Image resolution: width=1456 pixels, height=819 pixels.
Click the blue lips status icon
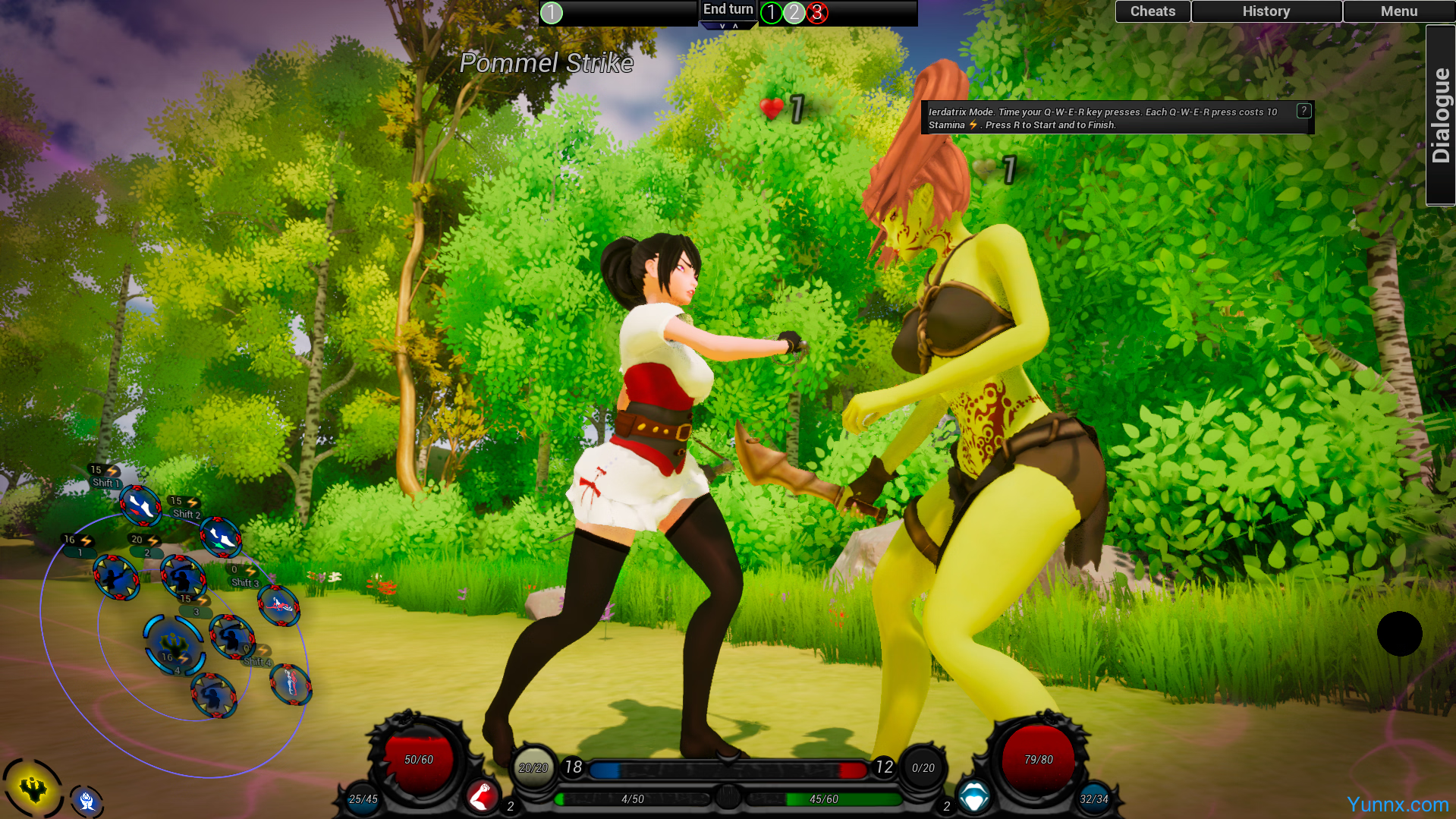pyautogui.click(x=973, y=796)
